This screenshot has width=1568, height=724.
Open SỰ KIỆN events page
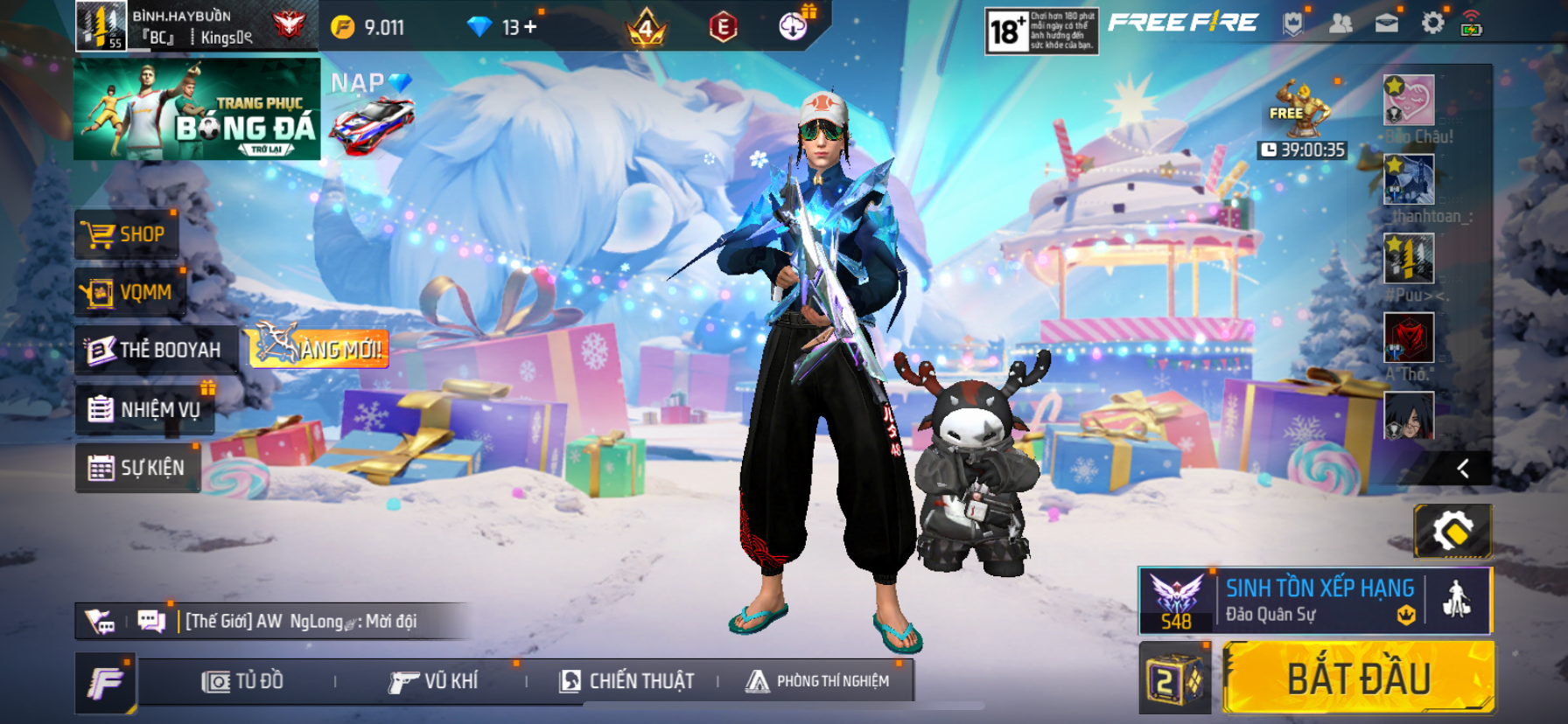(137, 468)
